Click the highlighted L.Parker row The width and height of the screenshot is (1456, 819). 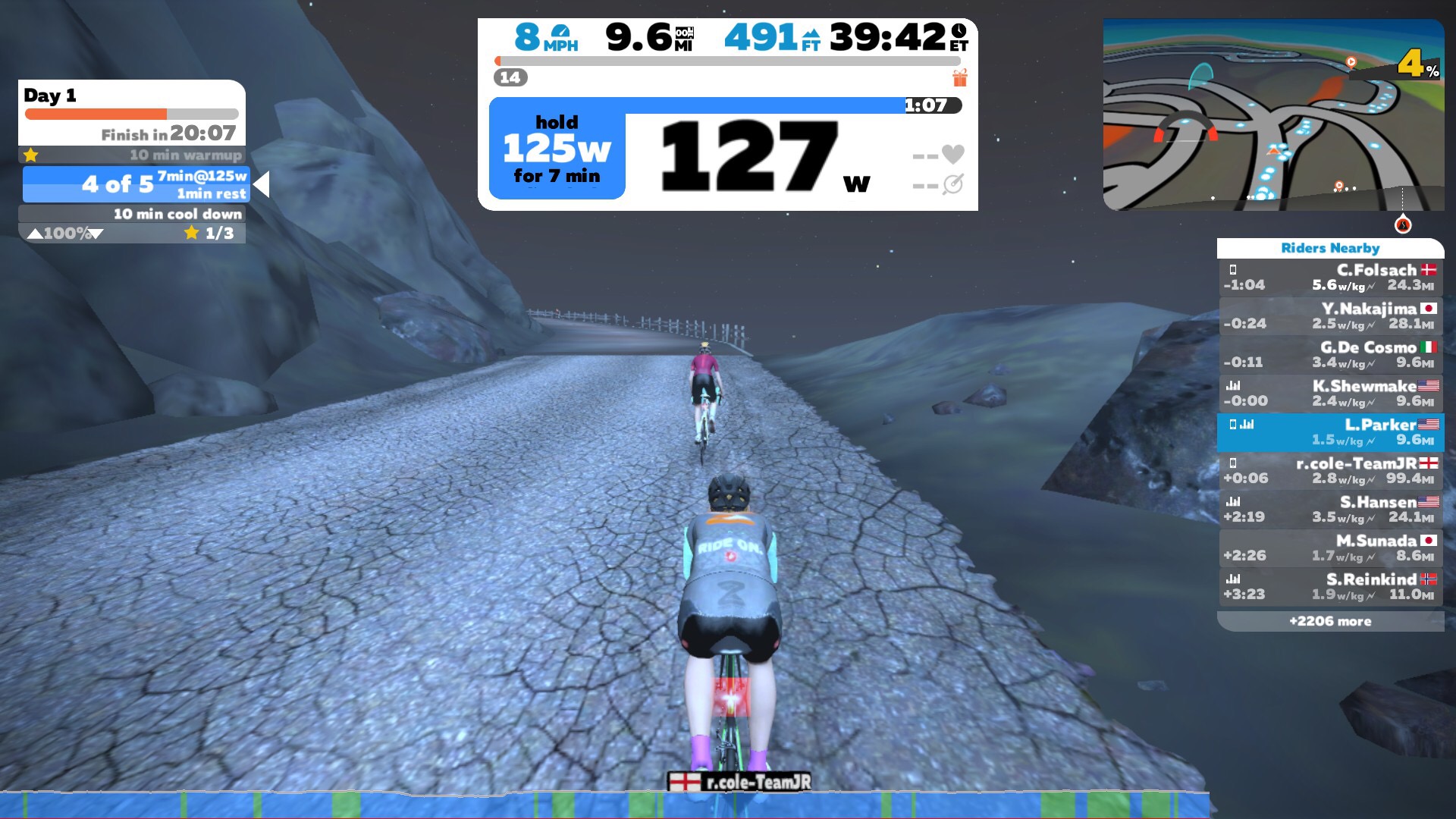point(1330,432)
